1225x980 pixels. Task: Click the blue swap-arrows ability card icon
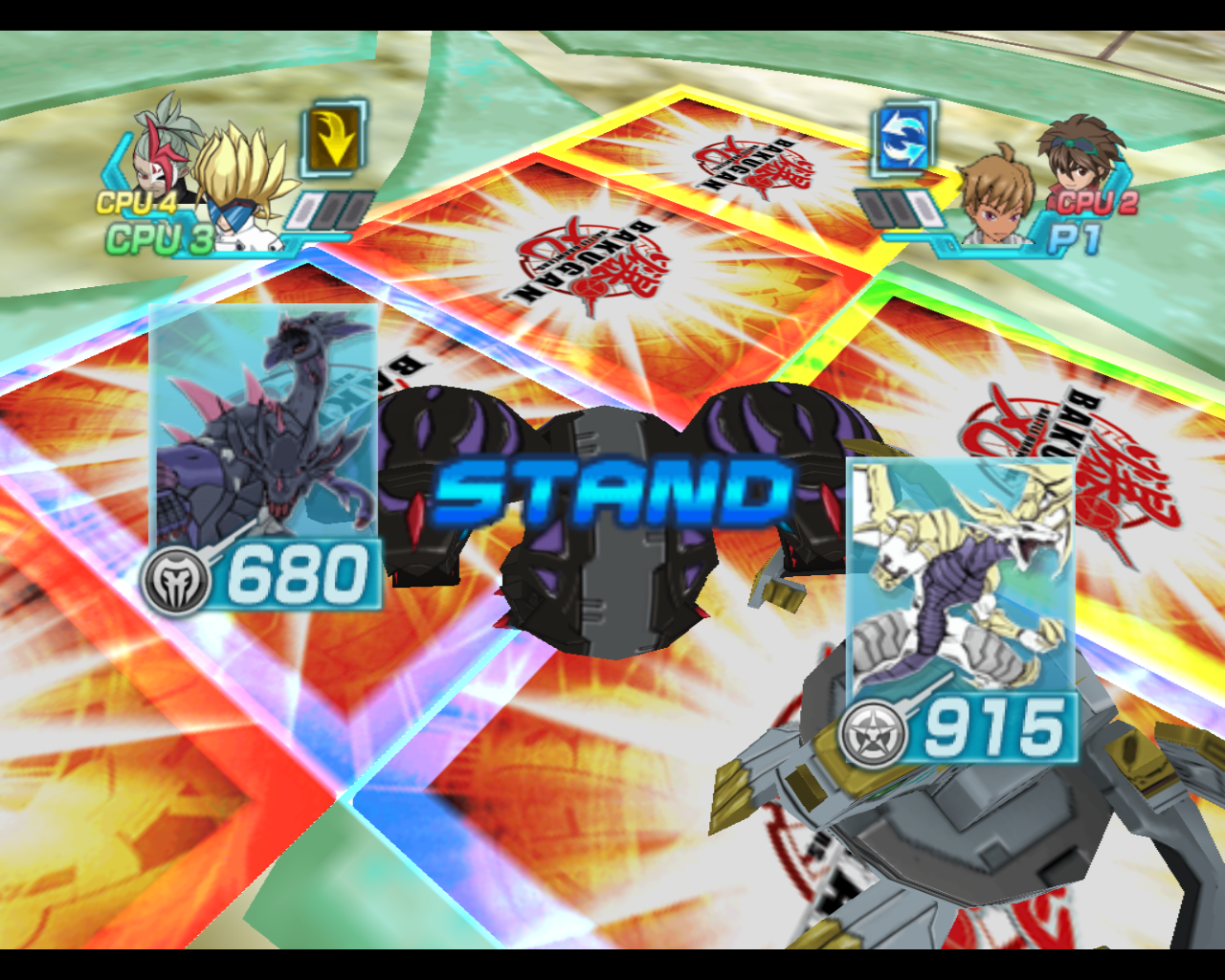click(x=901, y=139)
